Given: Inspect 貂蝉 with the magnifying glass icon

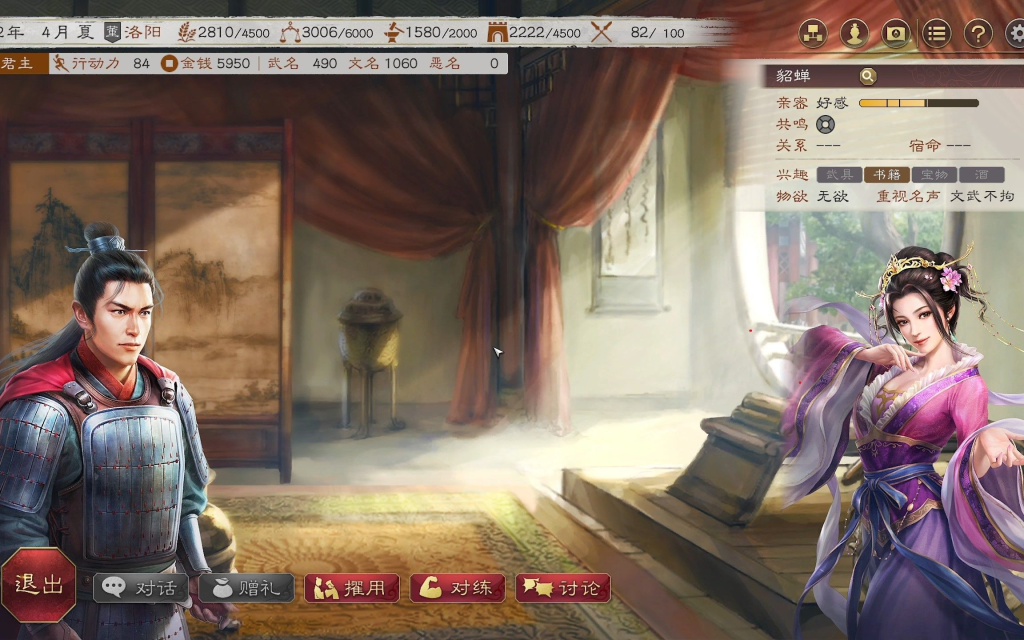Looking at the screenshot, I should [867, 76].
